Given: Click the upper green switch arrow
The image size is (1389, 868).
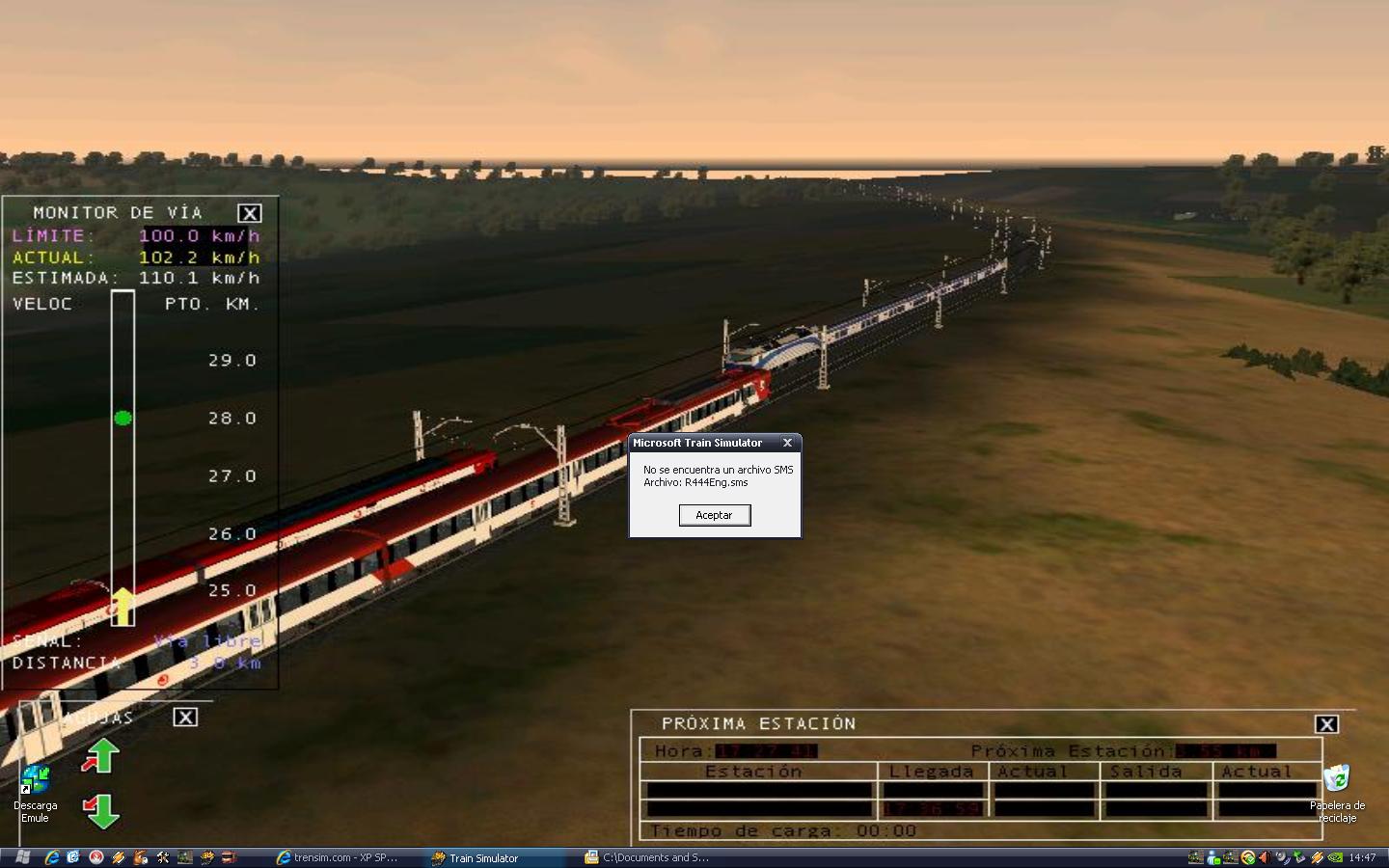Looking at the screenshot, I should tap(101, 756).
